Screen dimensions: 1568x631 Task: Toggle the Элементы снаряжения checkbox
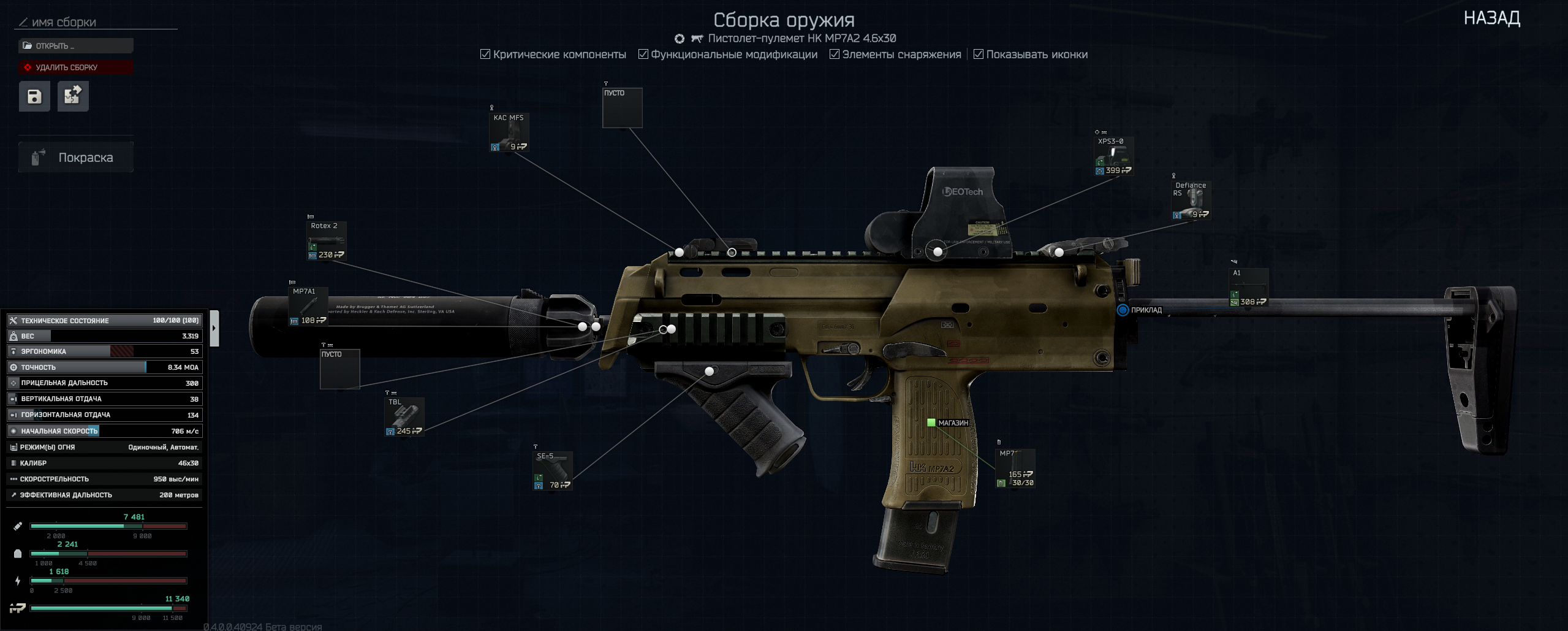click(834, 55)
